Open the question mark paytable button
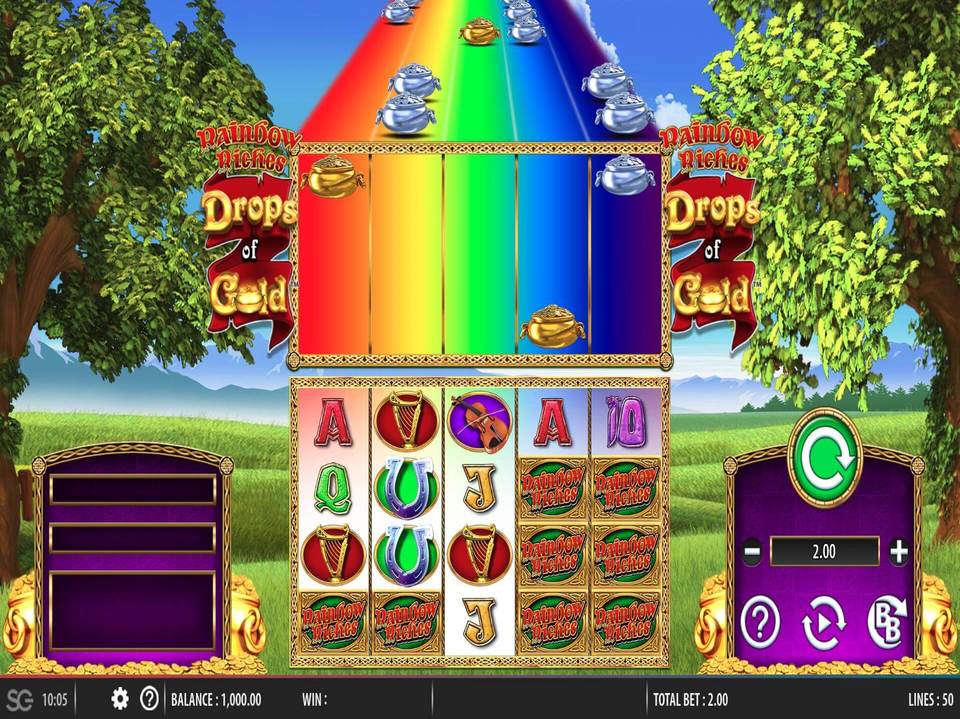This screenshot has width=960, height=719. 759,626
